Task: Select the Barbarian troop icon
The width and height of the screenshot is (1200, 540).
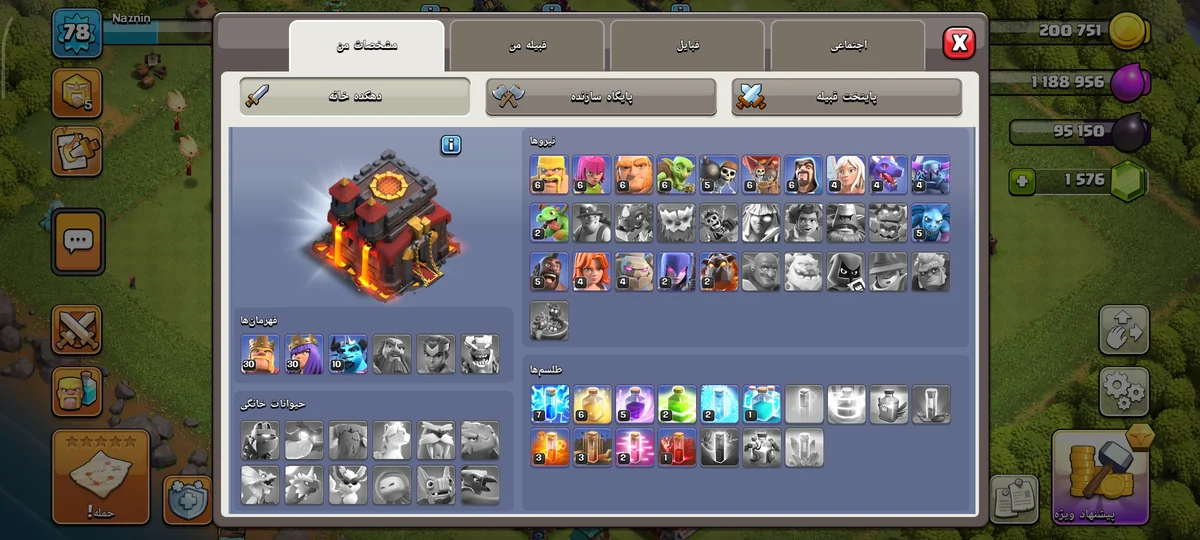Action: (549, 174)
